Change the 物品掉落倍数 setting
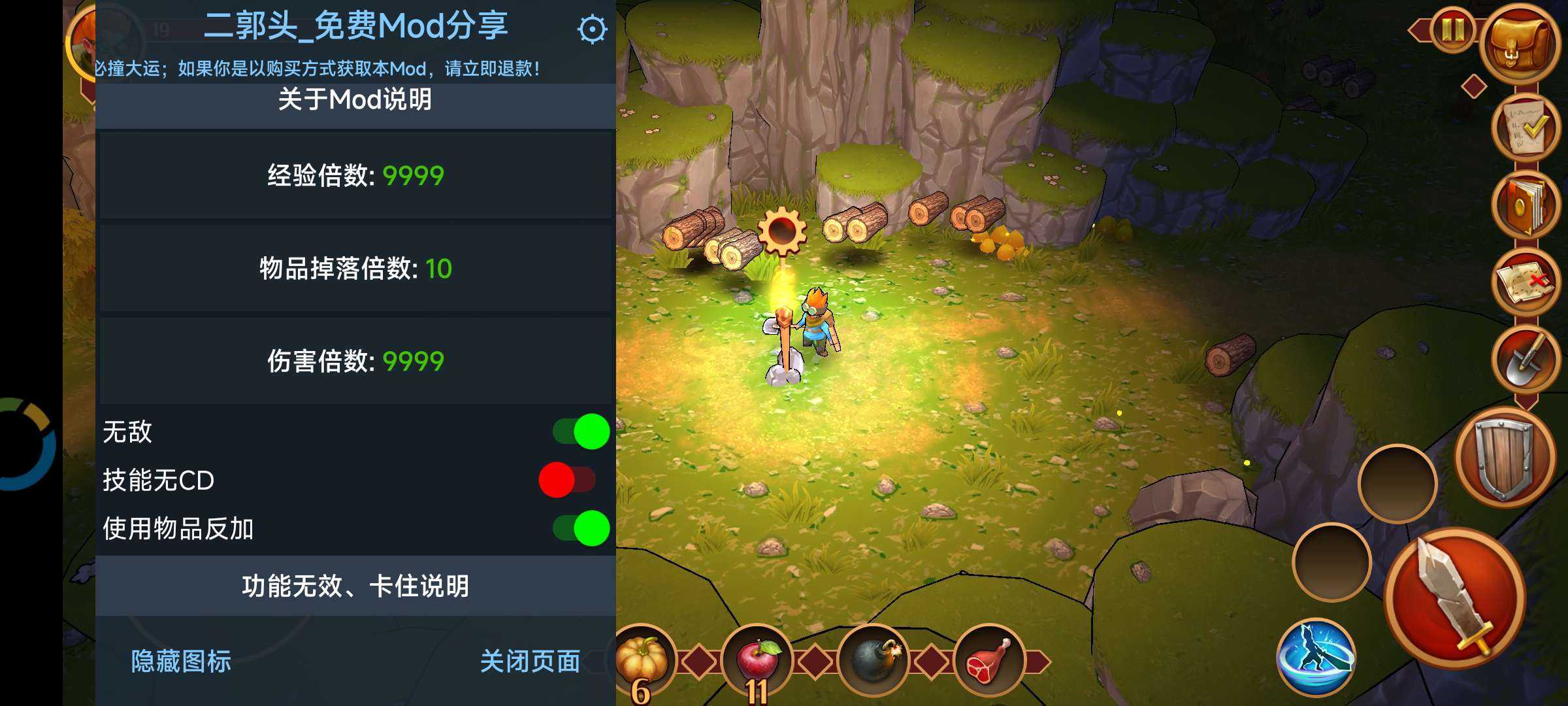 (x=355, y=268)
